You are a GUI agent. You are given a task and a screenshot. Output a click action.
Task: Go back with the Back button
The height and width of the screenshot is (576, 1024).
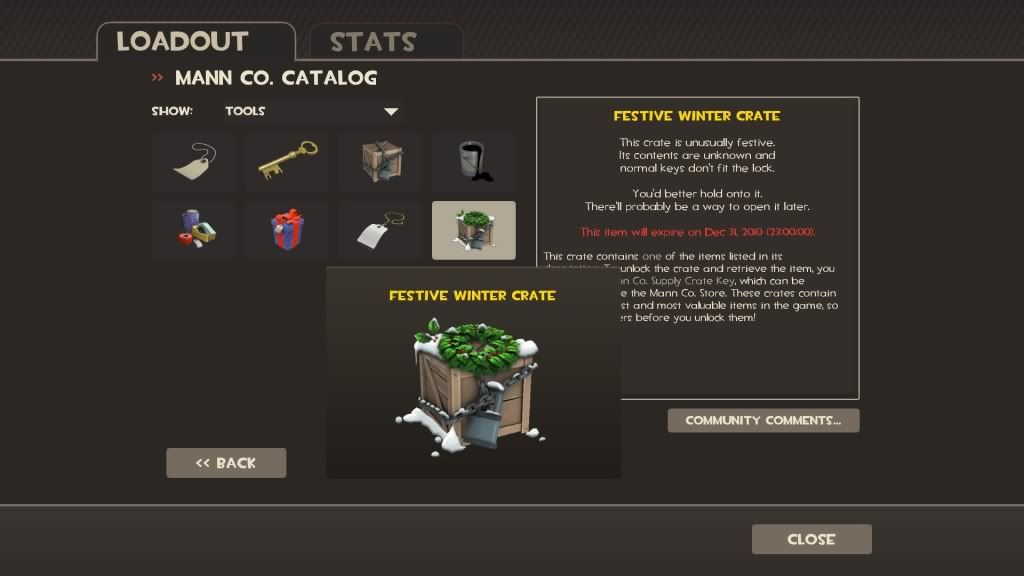point(226,463)
